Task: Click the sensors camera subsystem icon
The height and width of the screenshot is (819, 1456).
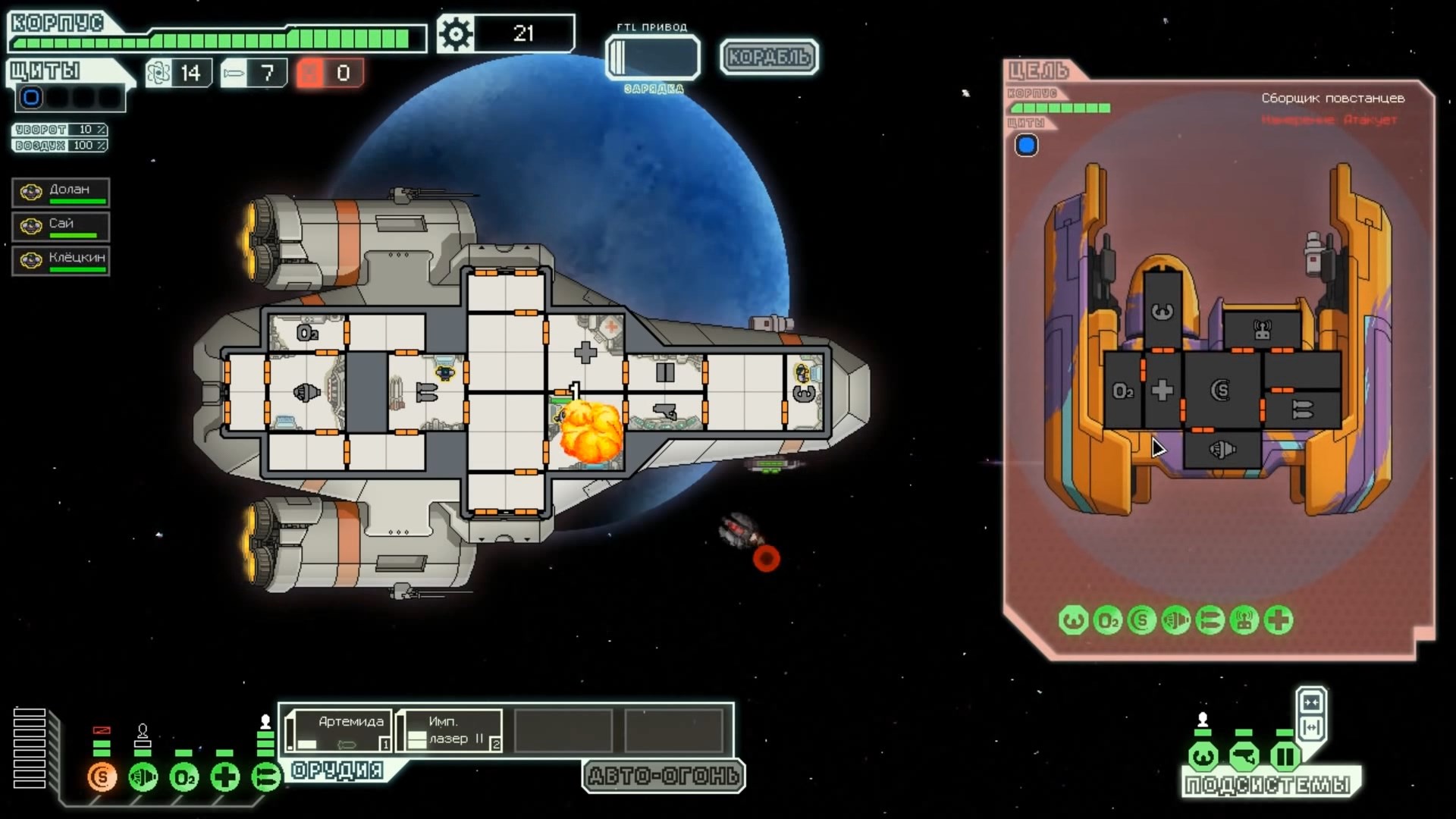Action: [1244, 756]
